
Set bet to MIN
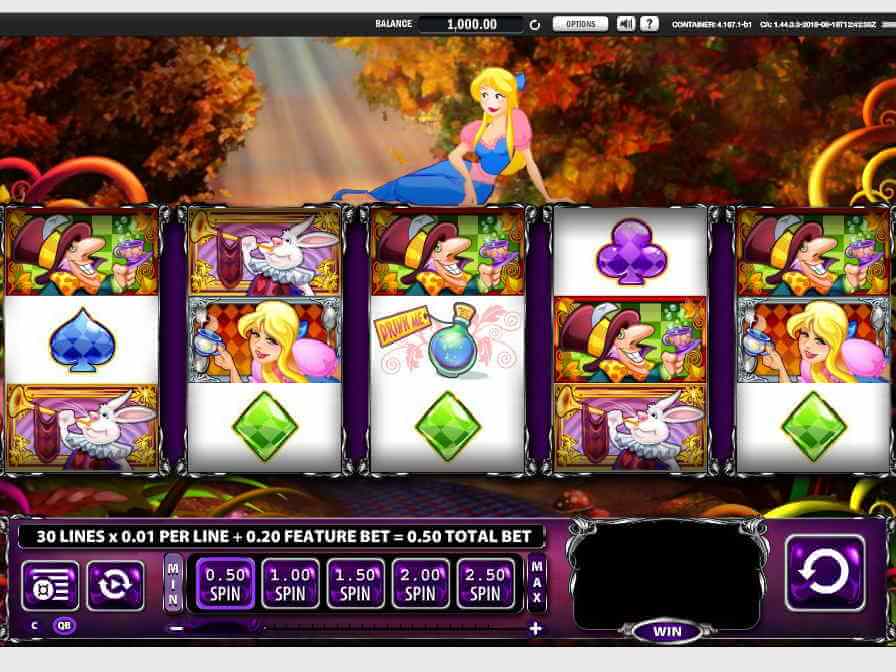pos(173,583)
